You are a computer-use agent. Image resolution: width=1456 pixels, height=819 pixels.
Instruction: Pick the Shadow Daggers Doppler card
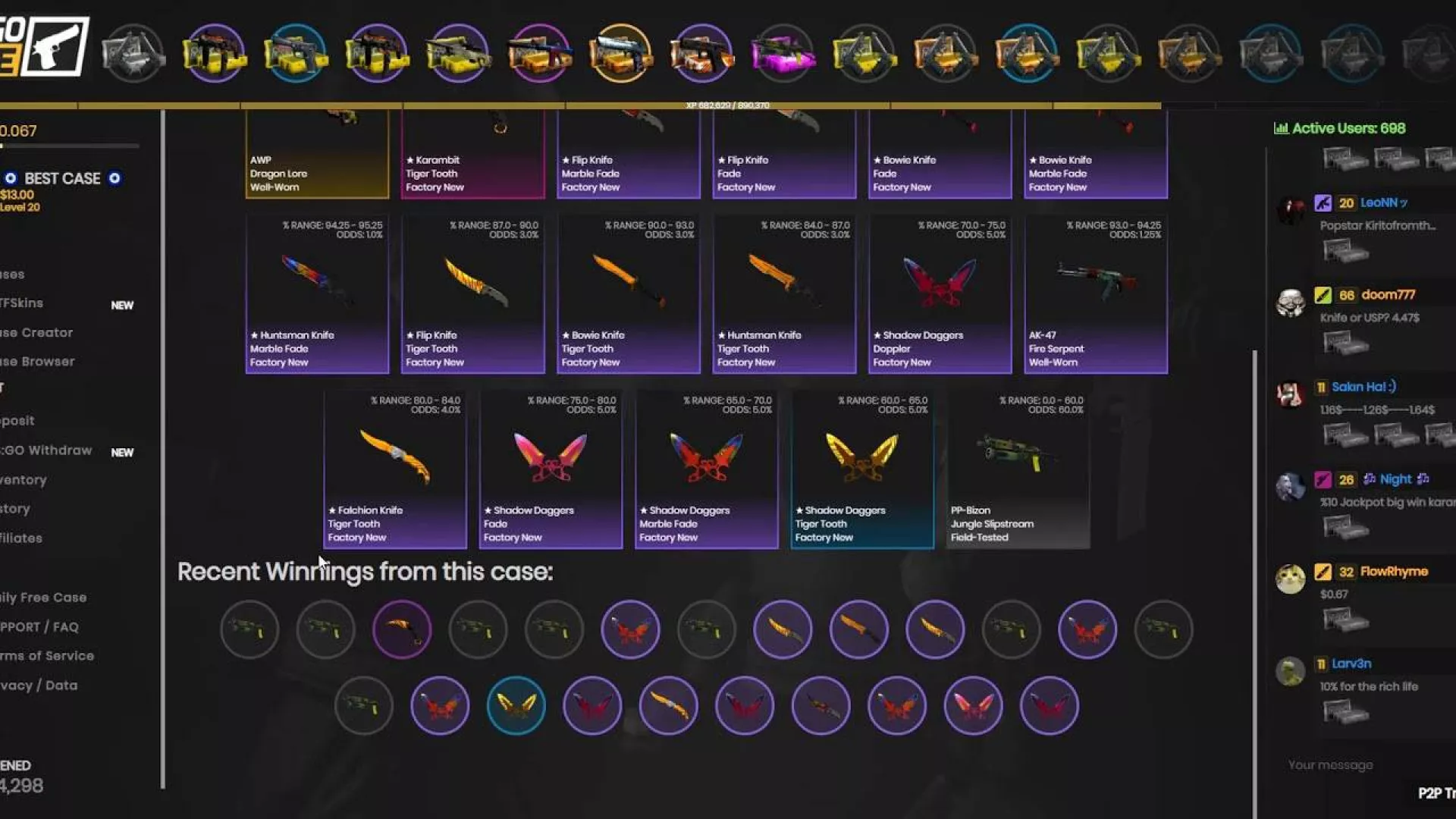pos(940,294)
